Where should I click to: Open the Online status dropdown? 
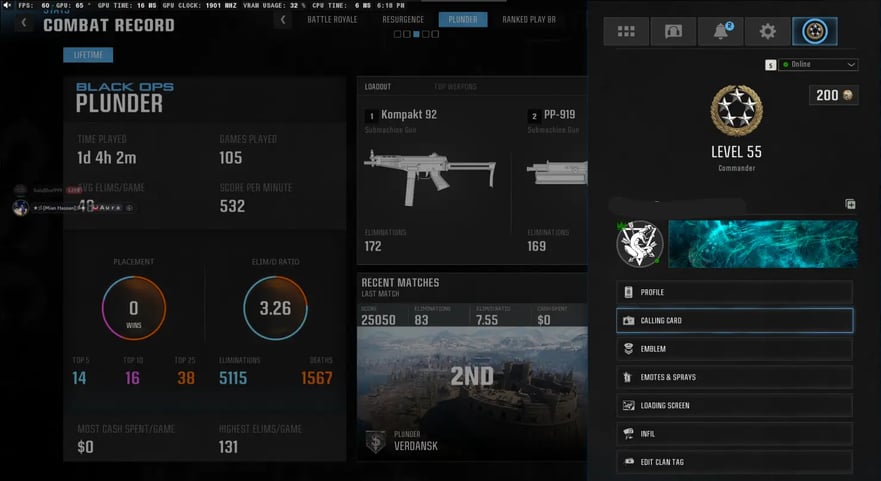[x=818, y=64]
